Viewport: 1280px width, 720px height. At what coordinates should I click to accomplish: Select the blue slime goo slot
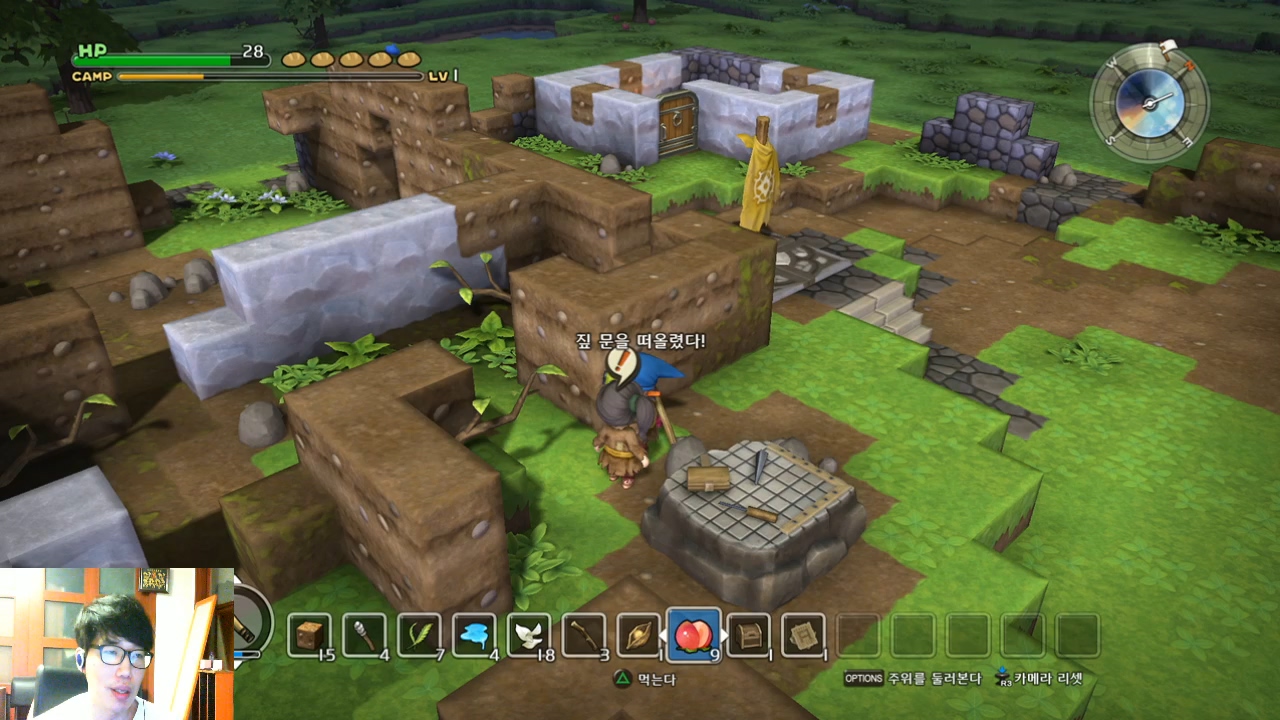(474, 634)
